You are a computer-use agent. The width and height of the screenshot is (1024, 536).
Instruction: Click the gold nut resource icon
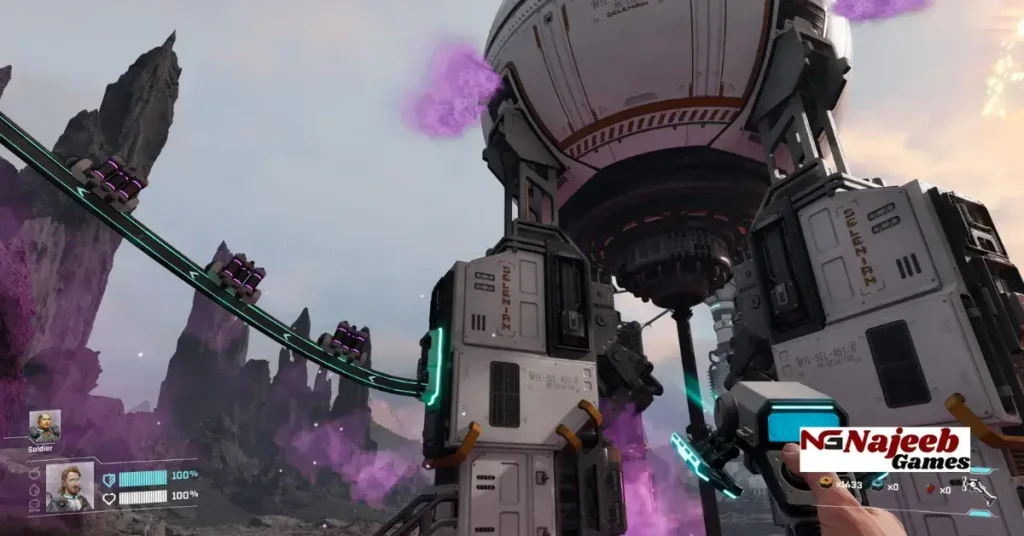click(827, 484)
